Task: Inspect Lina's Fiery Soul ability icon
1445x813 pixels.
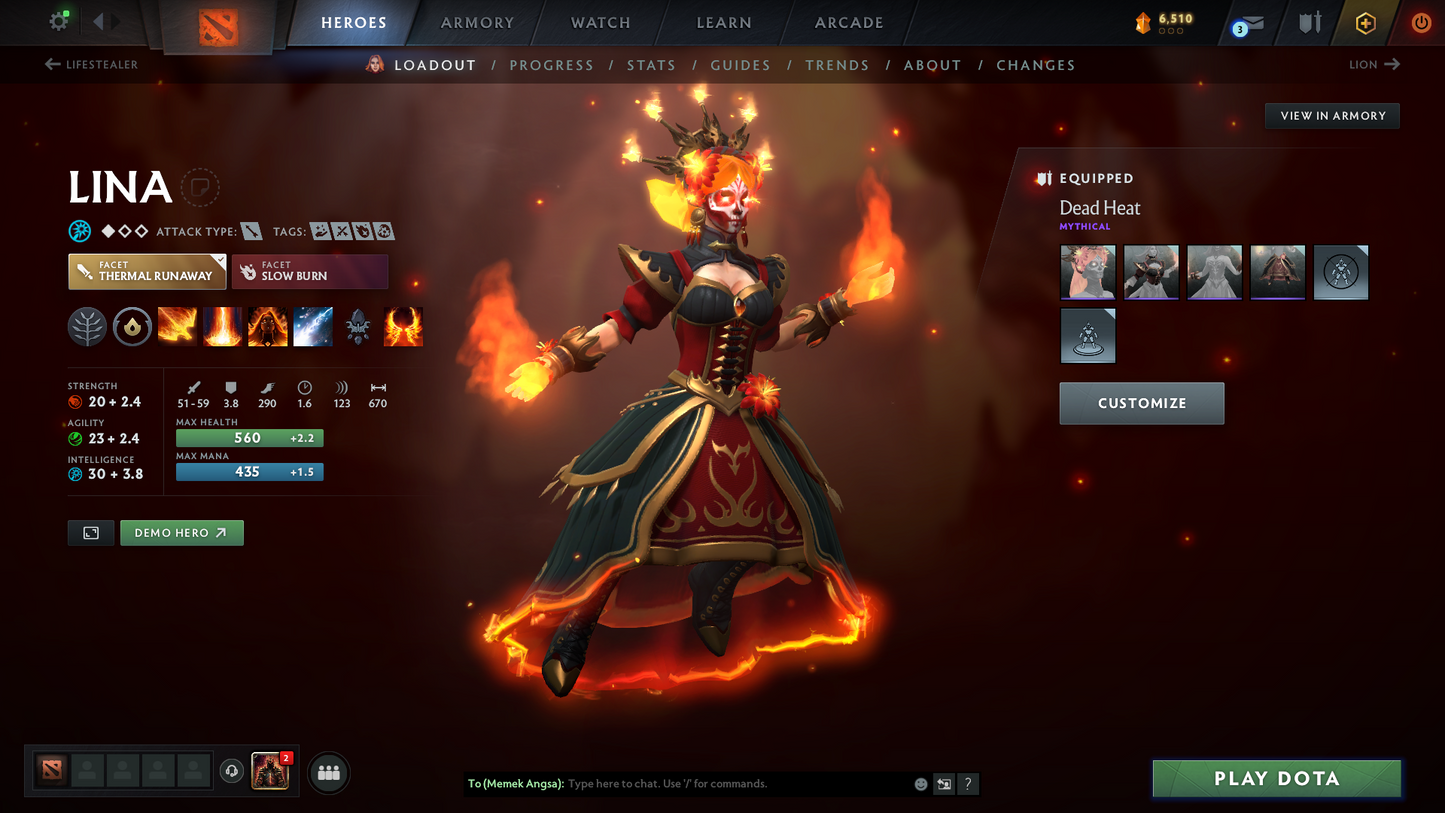Action: pyautogui.click(x=268, y=327)
